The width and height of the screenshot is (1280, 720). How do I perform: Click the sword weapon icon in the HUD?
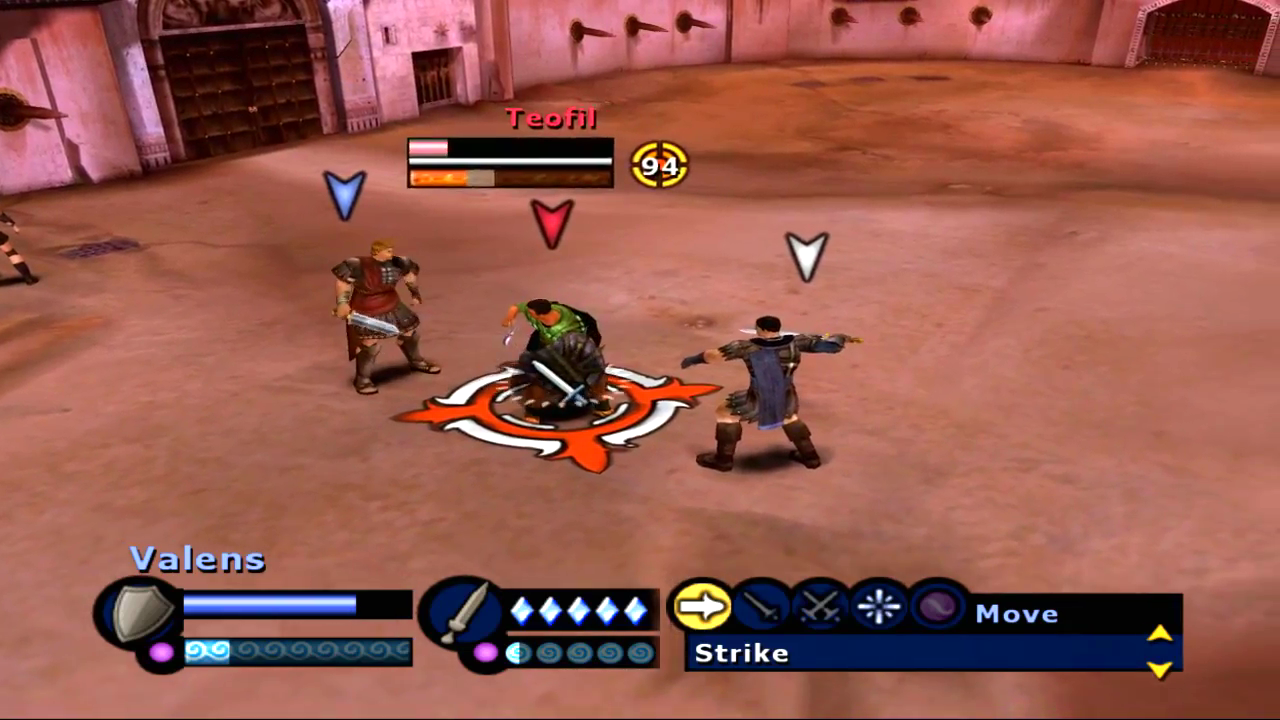[x=462, y=612]
